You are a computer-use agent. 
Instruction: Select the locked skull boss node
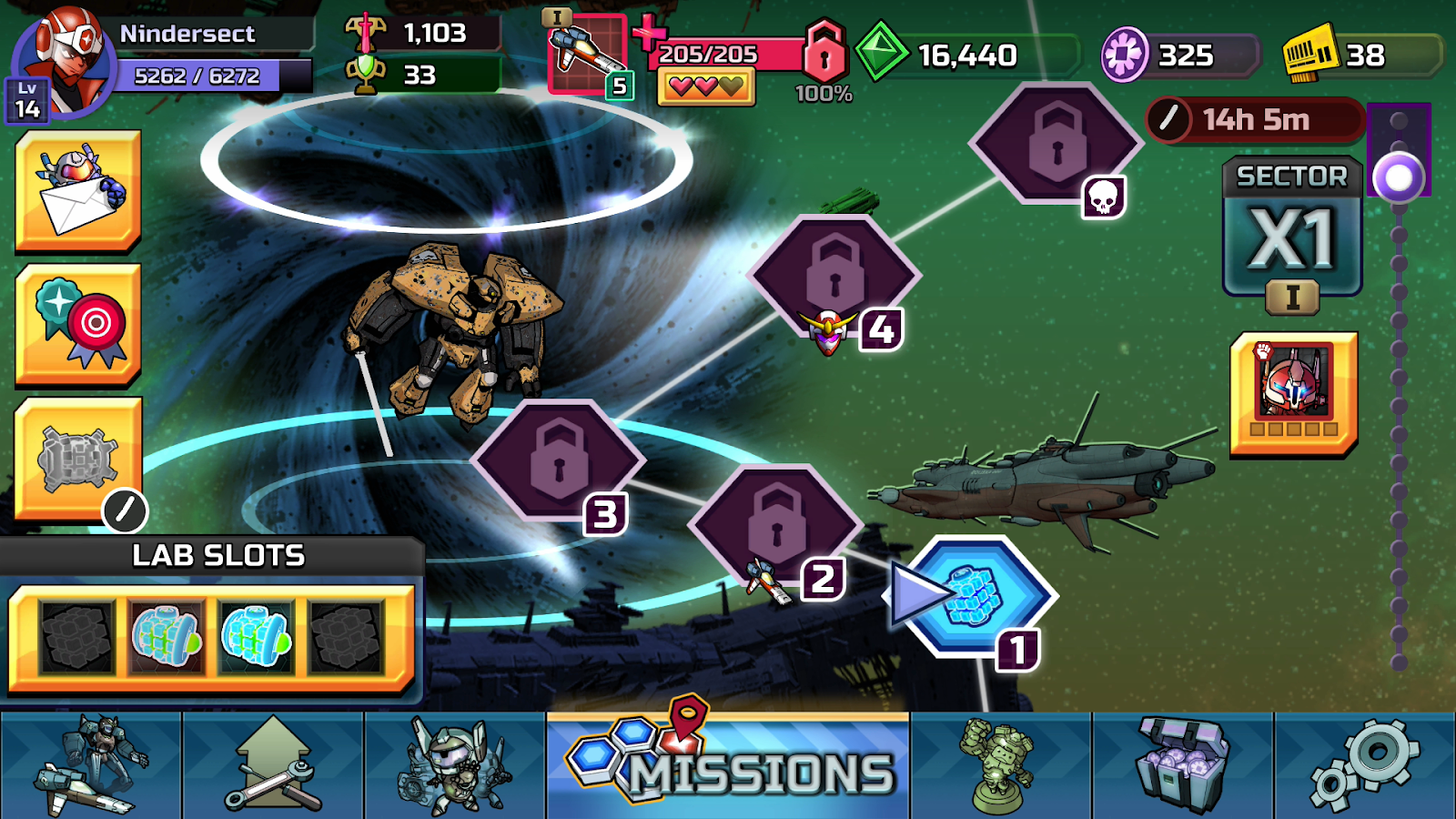tap(1056, 143)
